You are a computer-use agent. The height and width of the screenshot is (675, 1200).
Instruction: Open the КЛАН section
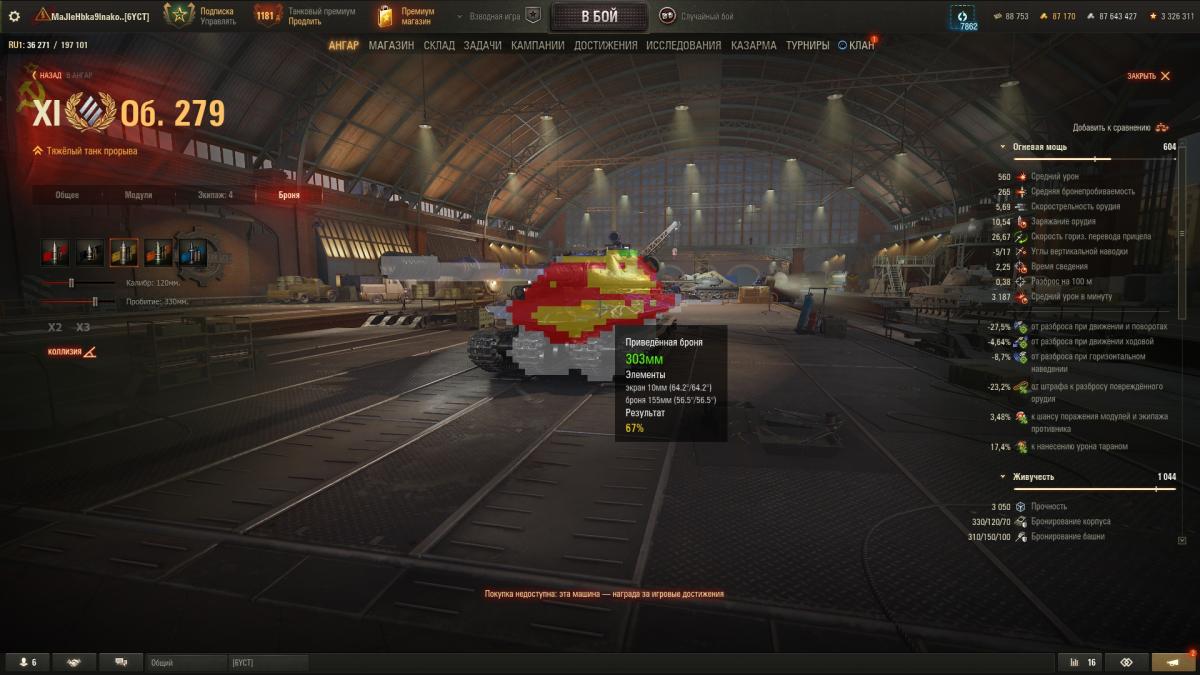coord(860,45)
